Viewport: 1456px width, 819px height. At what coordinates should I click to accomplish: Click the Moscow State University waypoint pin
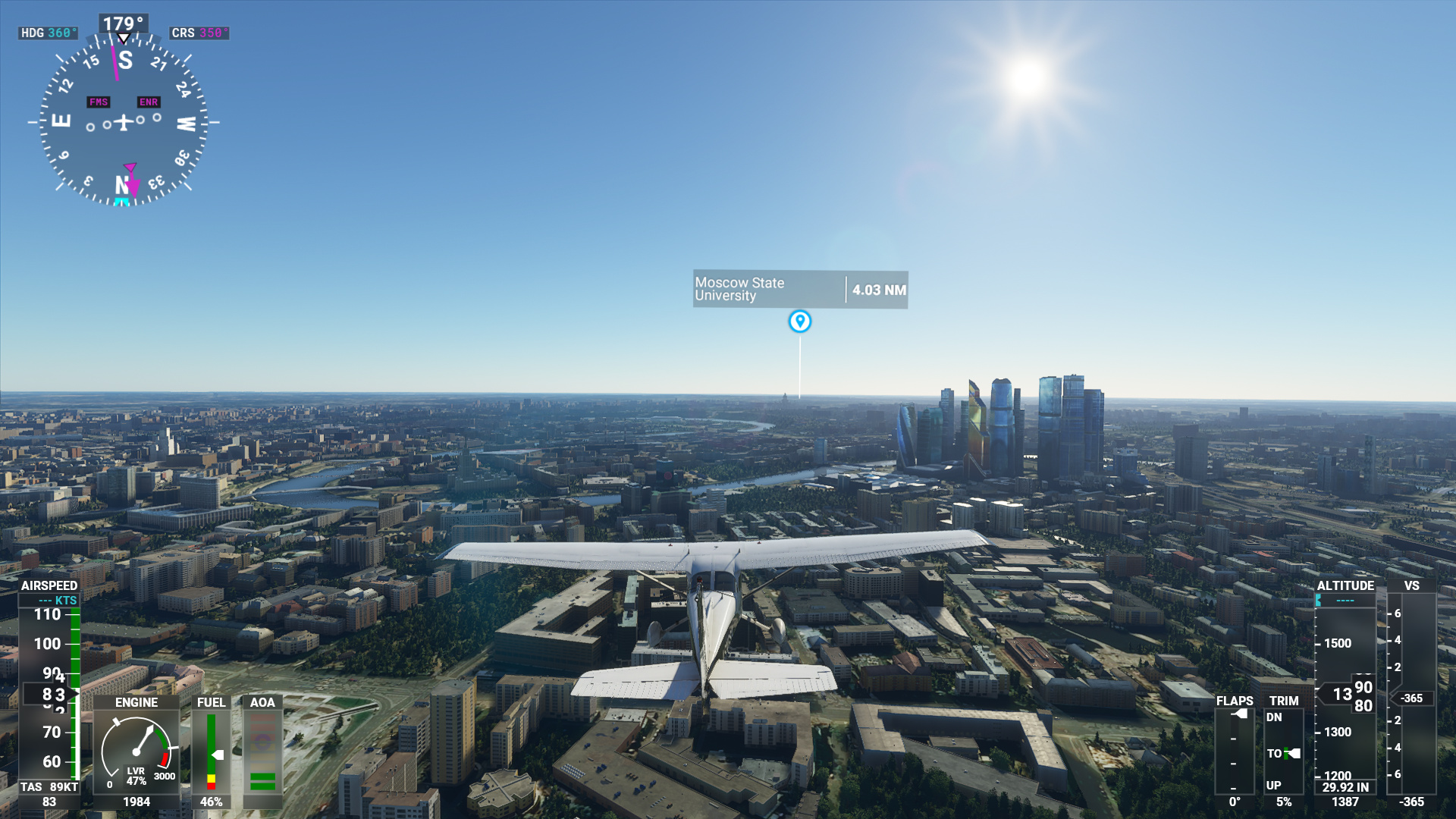[799, 322]
